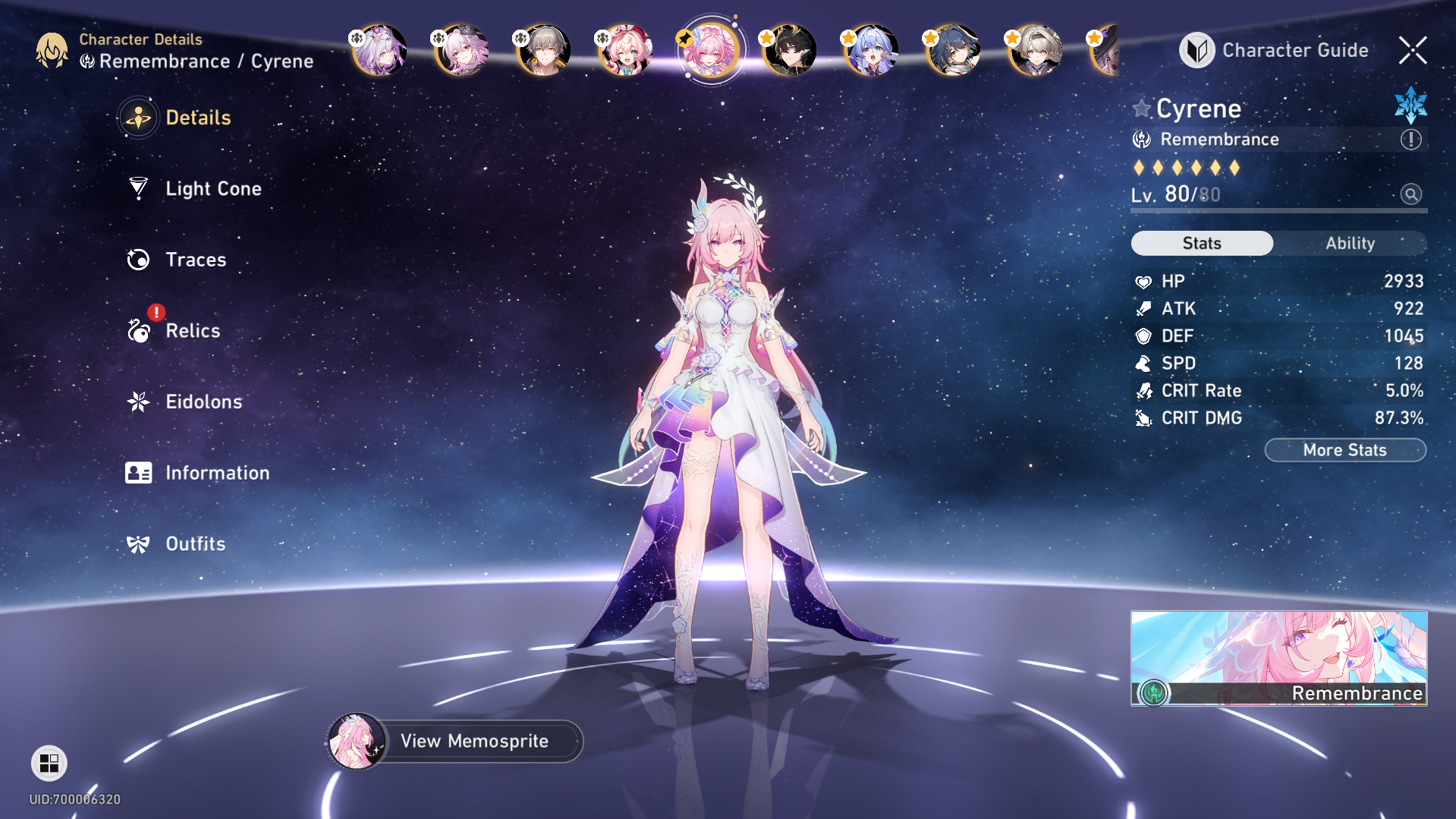Toggle the favorite star beside Cyrene
This screenshot has height=819, width=1456.
click(x=1142, y=109)
